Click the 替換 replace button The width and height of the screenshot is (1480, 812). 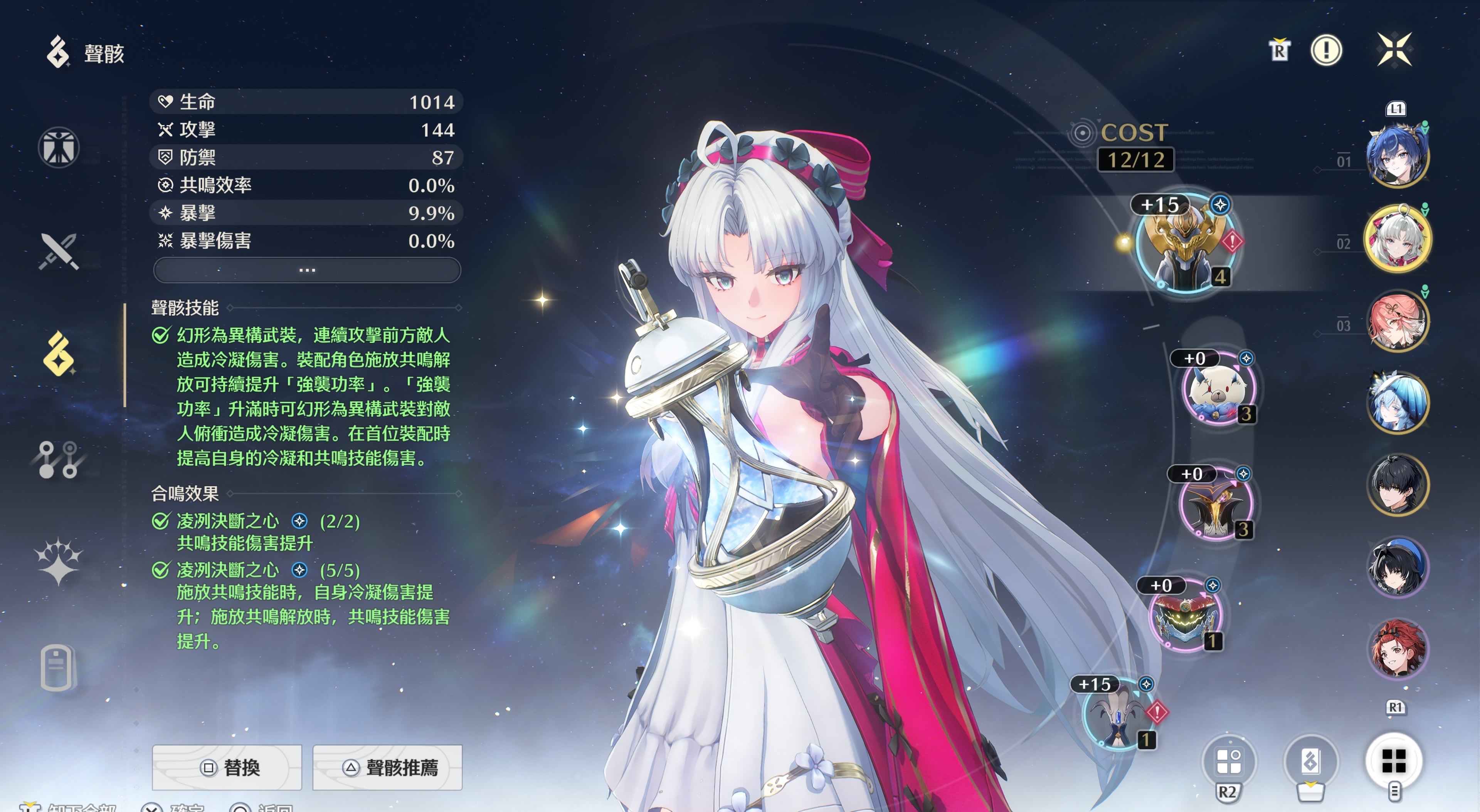tap(227, 767)
